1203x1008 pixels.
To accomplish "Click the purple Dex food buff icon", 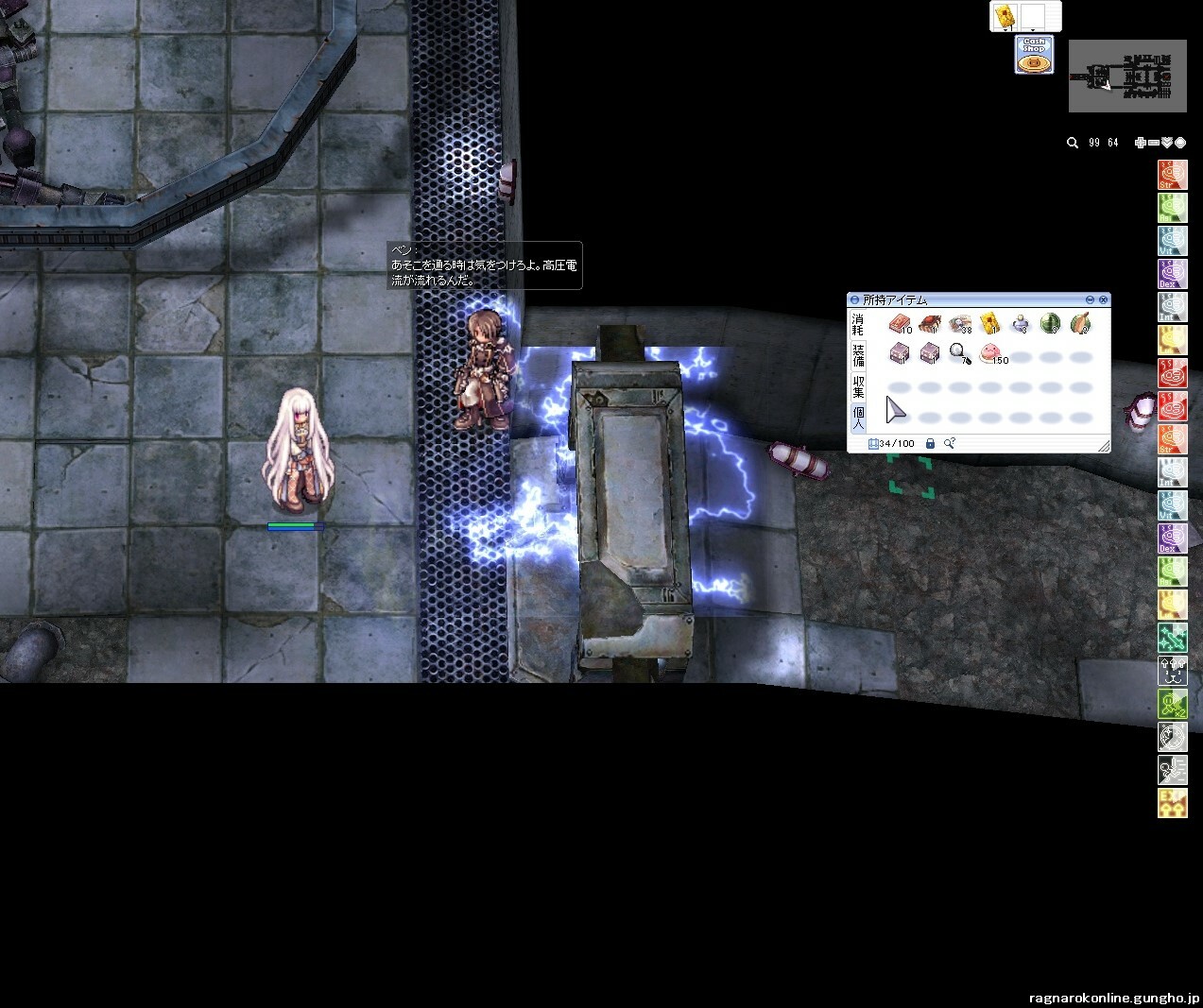I will 1172,273.
